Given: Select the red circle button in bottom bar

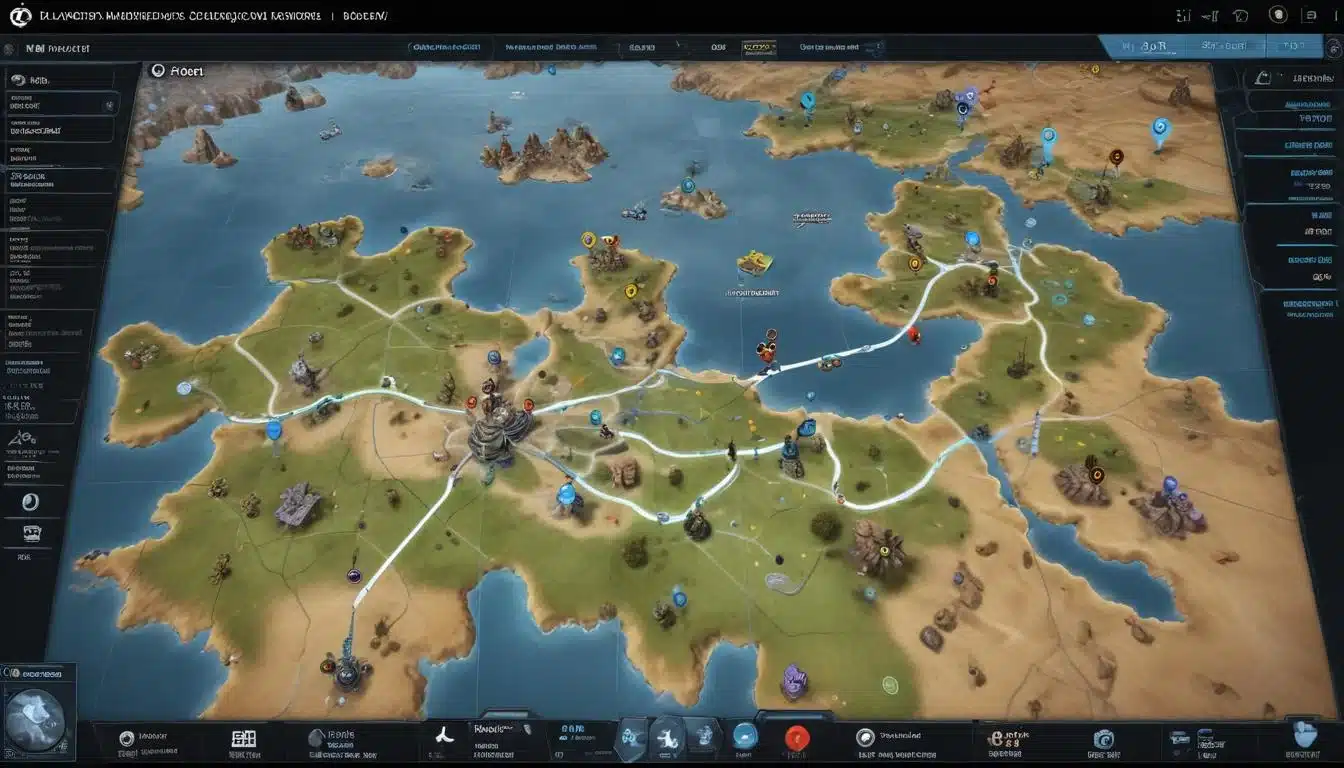Looking at the screenshot, I should point(796,738).
